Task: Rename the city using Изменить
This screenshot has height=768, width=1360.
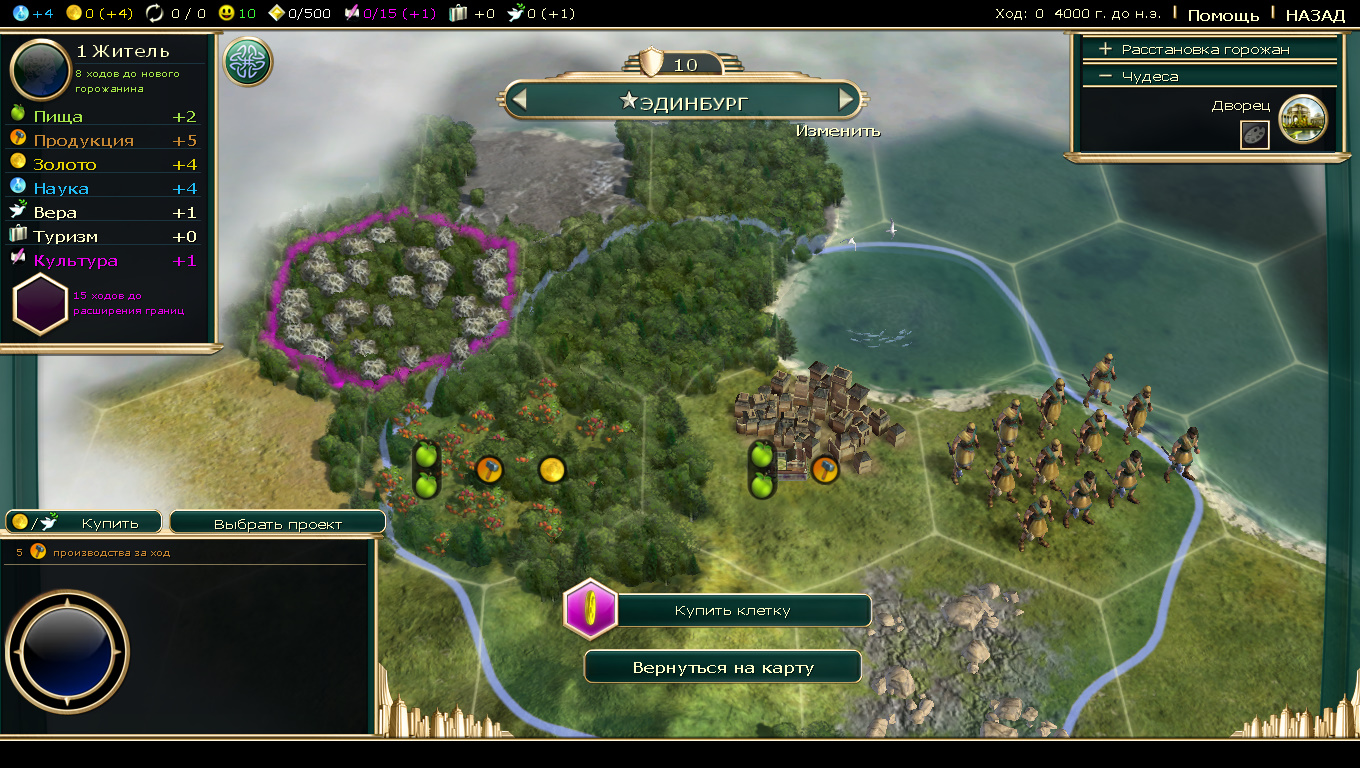Action: pos(838,131)
